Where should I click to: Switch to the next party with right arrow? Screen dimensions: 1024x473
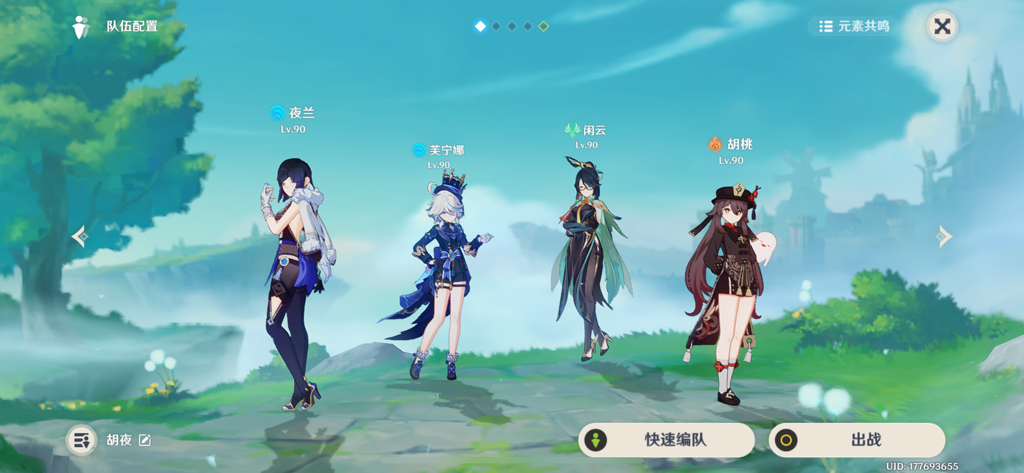943,236
